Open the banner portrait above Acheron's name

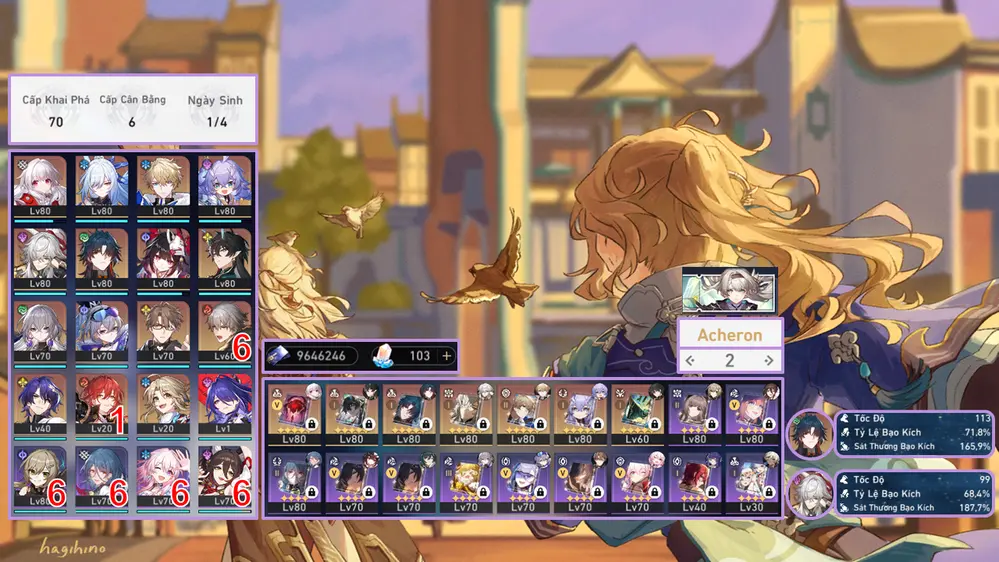pyautogui.click(x=729, y=290)
